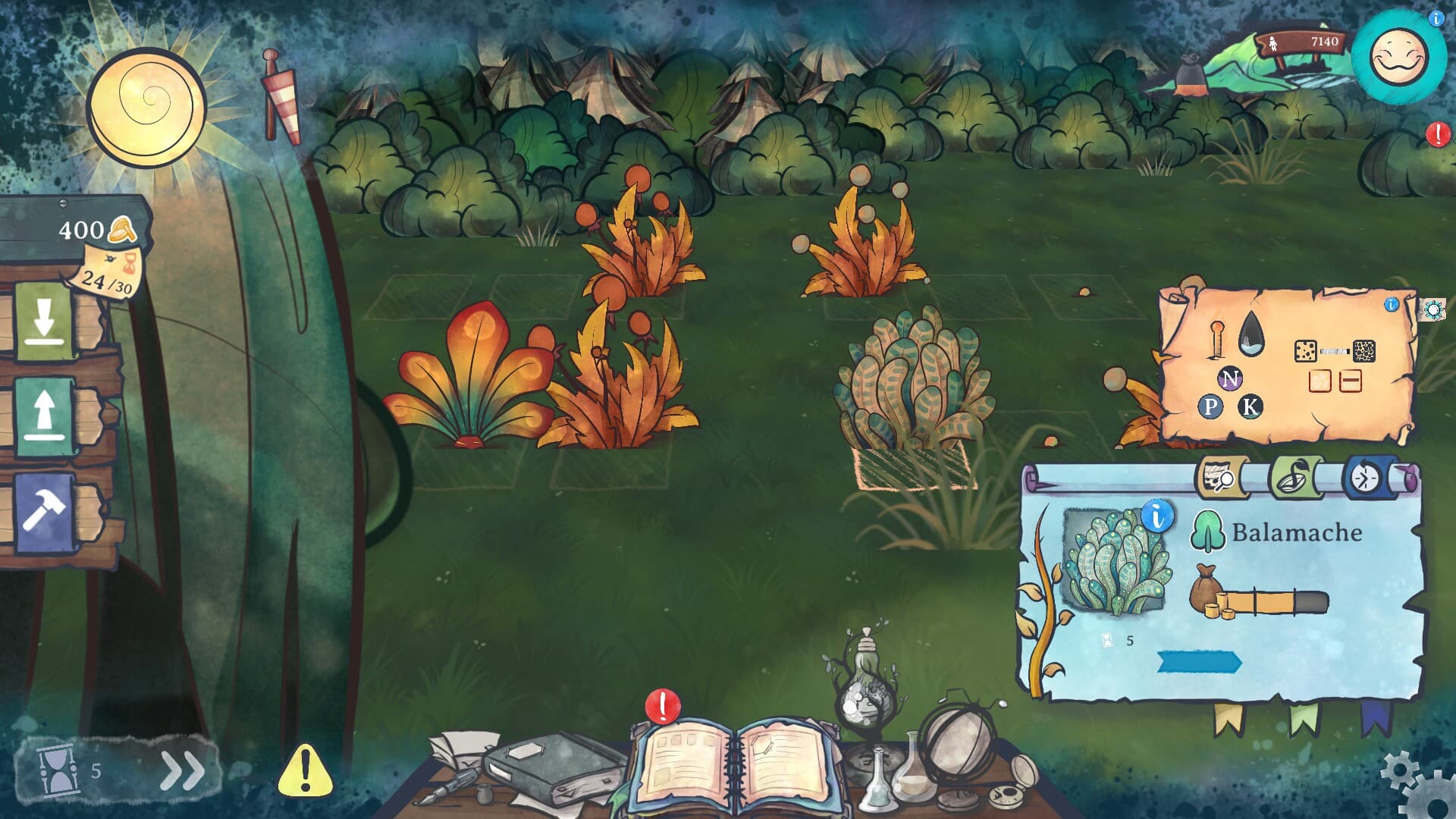The image size is (1456, 819).
Task: Select the nitrogen N nutrient icon
Action: [x=1229, y=378]
